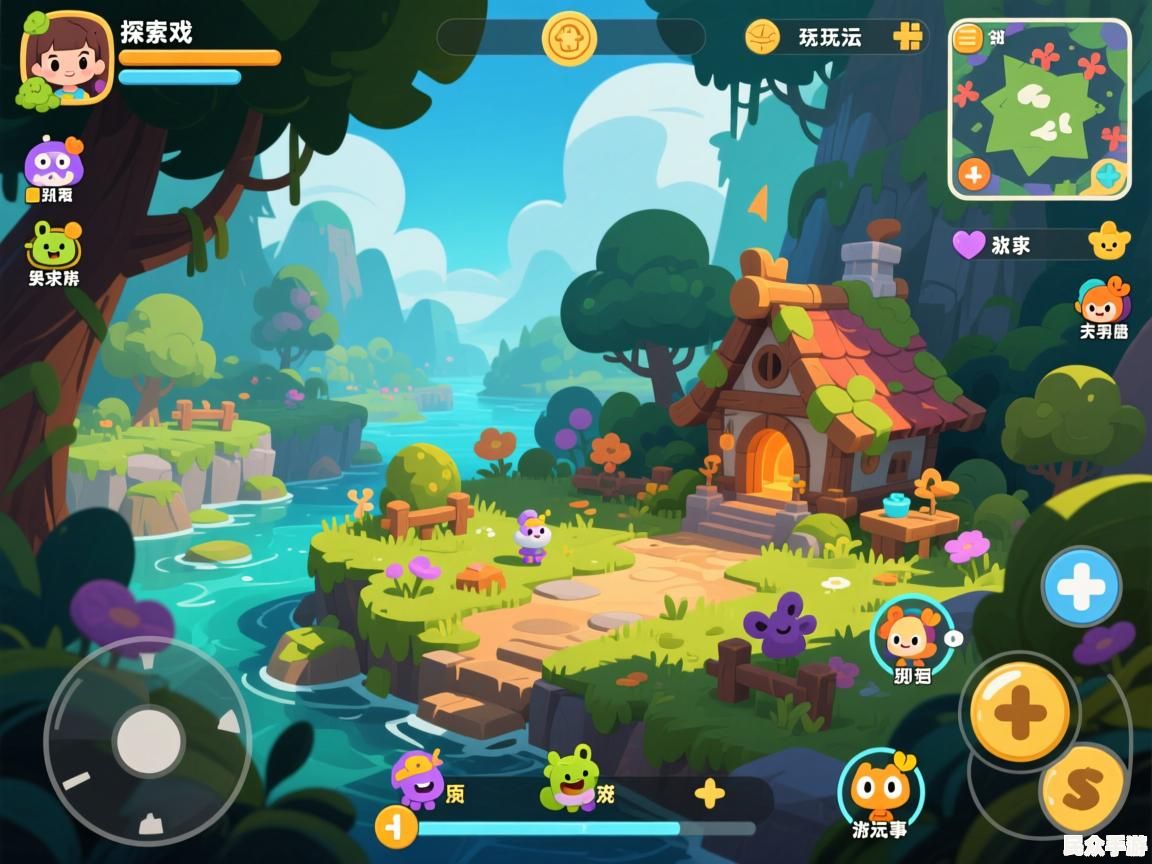
Task: Talk to the orange-haired girl circle icon
Action: (911, 633)
